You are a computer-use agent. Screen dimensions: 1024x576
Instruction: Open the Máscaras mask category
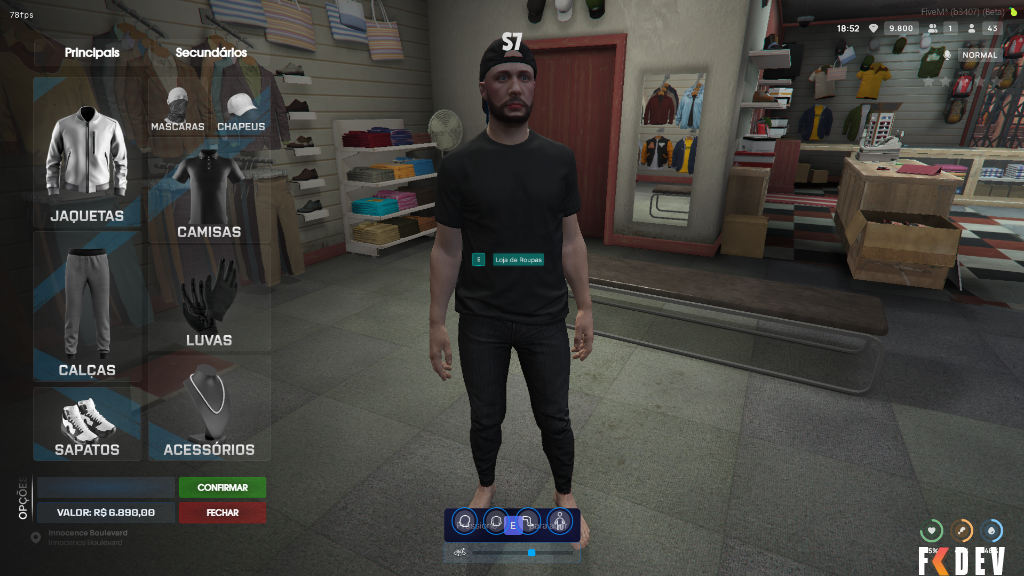[x=178, y=110]
